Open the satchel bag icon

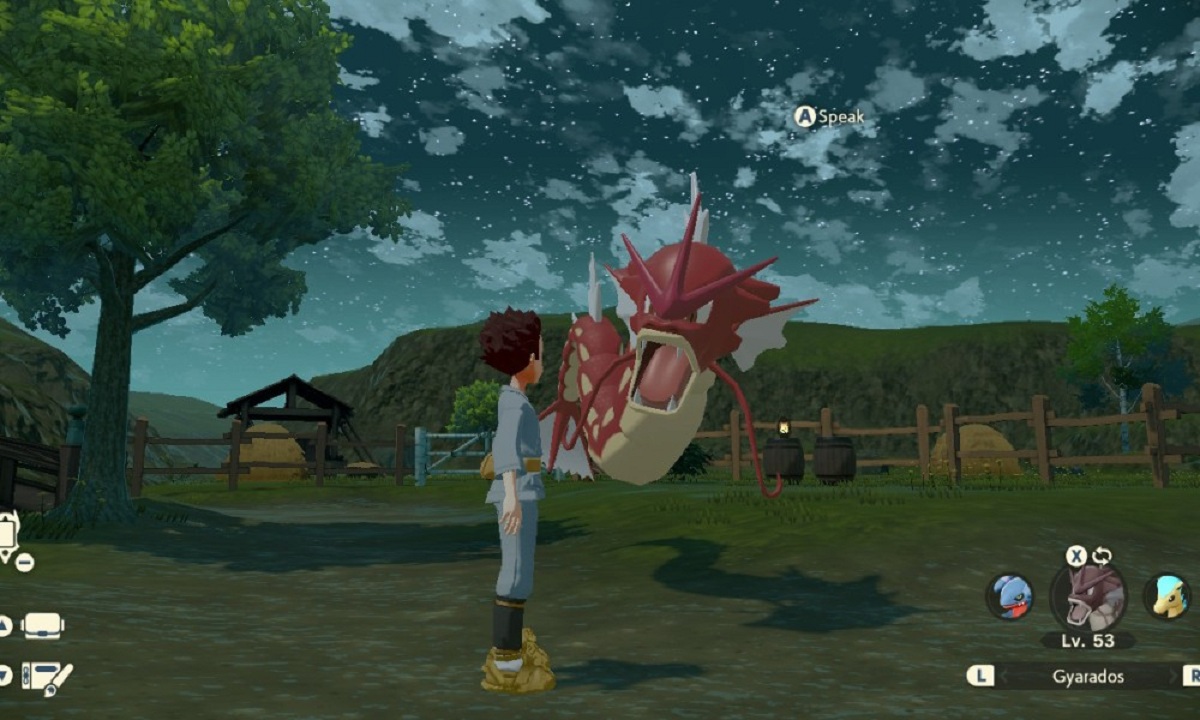point(42,626)
